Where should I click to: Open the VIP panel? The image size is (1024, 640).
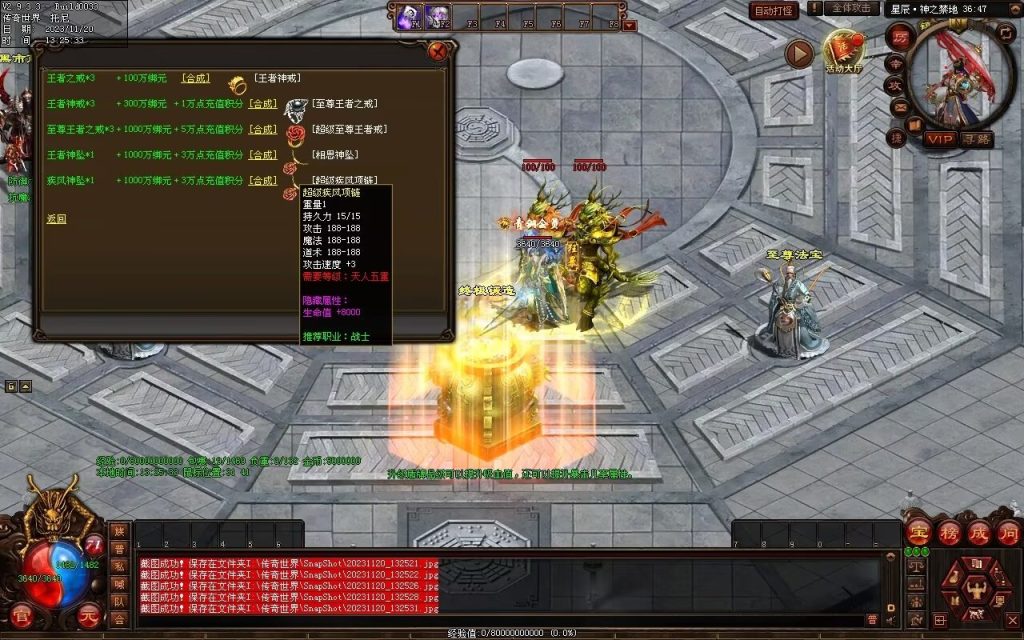940,139
